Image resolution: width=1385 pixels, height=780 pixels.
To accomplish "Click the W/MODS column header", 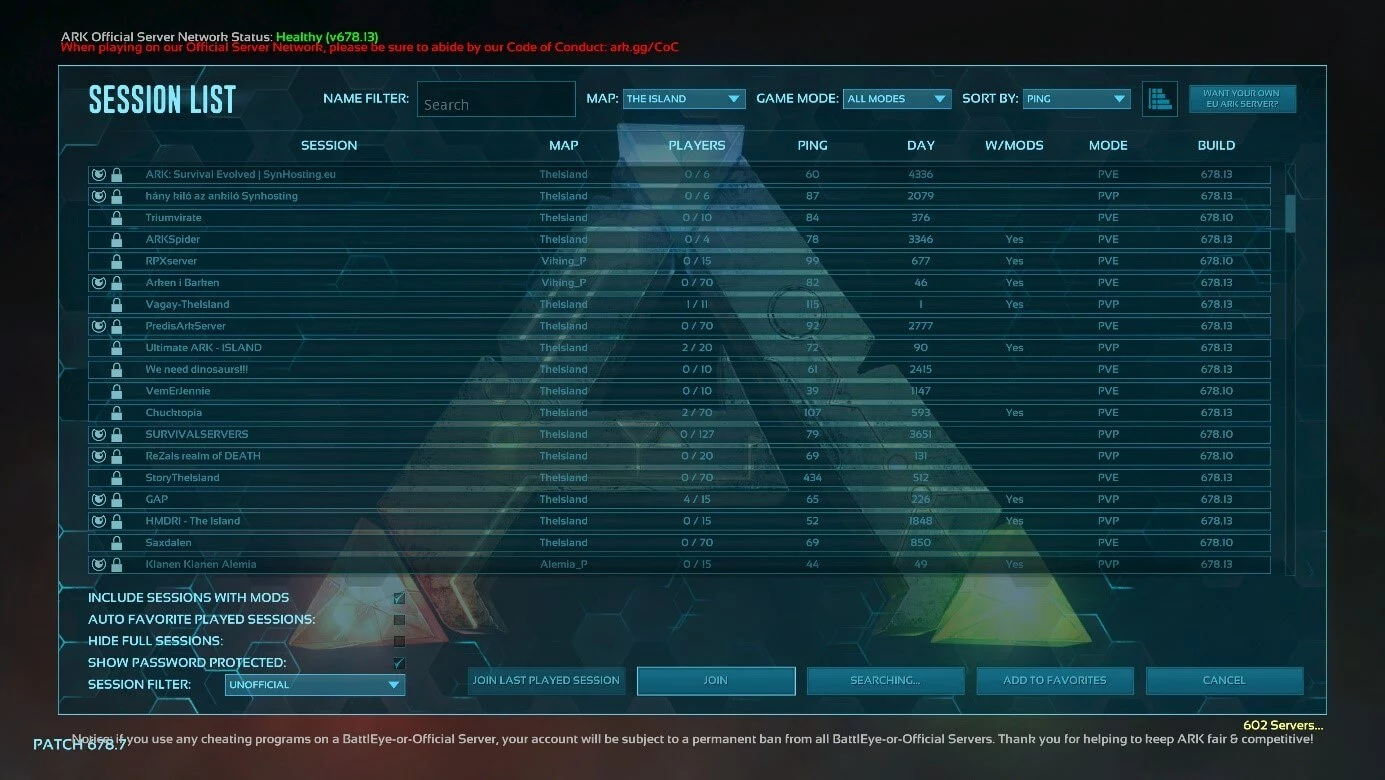I will pyautogui.click(x=1013, y=145).
